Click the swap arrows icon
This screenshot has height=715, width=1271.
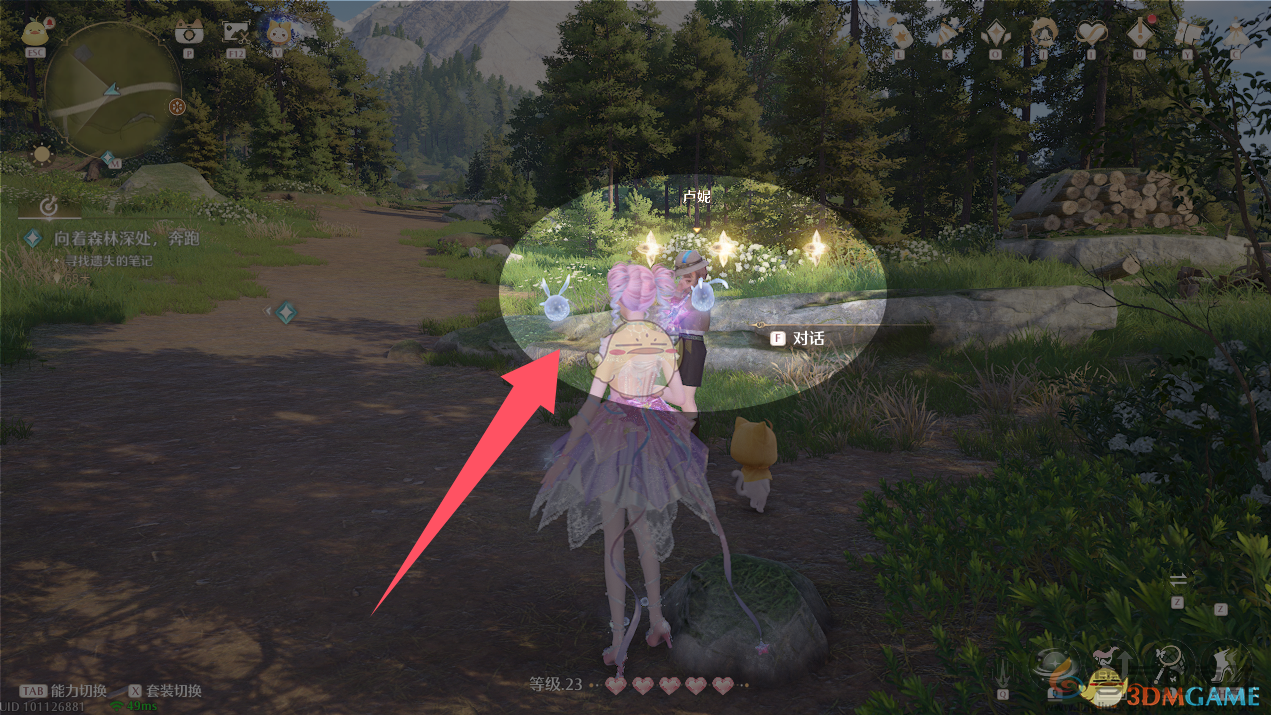pyautogui.click(x=1178, y=581)
